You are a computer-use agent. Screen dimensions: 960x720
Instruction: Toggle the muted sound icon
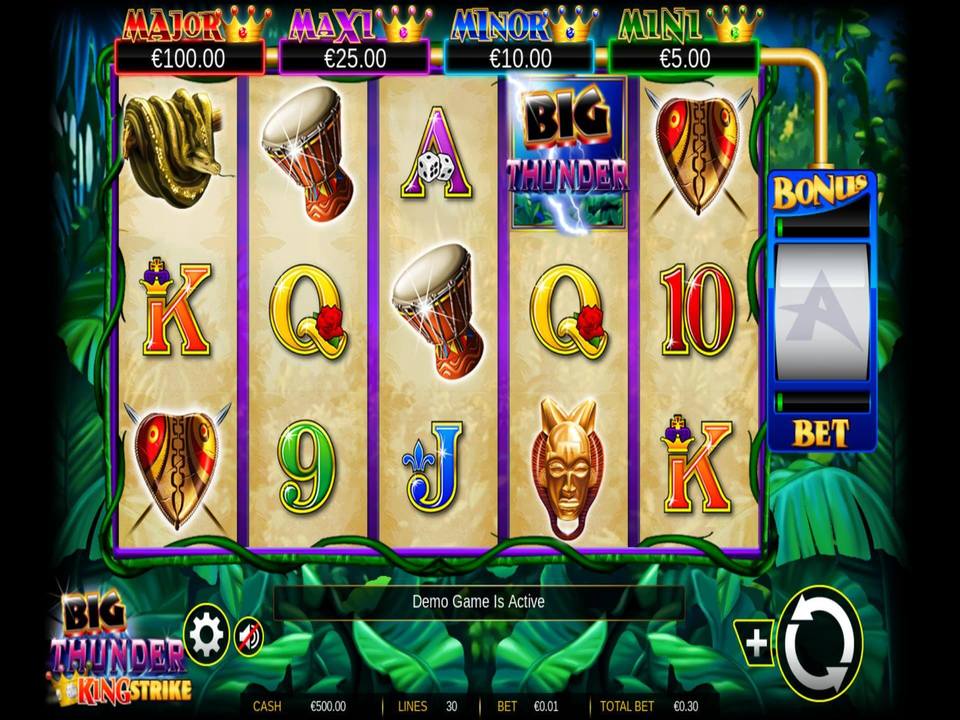point(249,636)
